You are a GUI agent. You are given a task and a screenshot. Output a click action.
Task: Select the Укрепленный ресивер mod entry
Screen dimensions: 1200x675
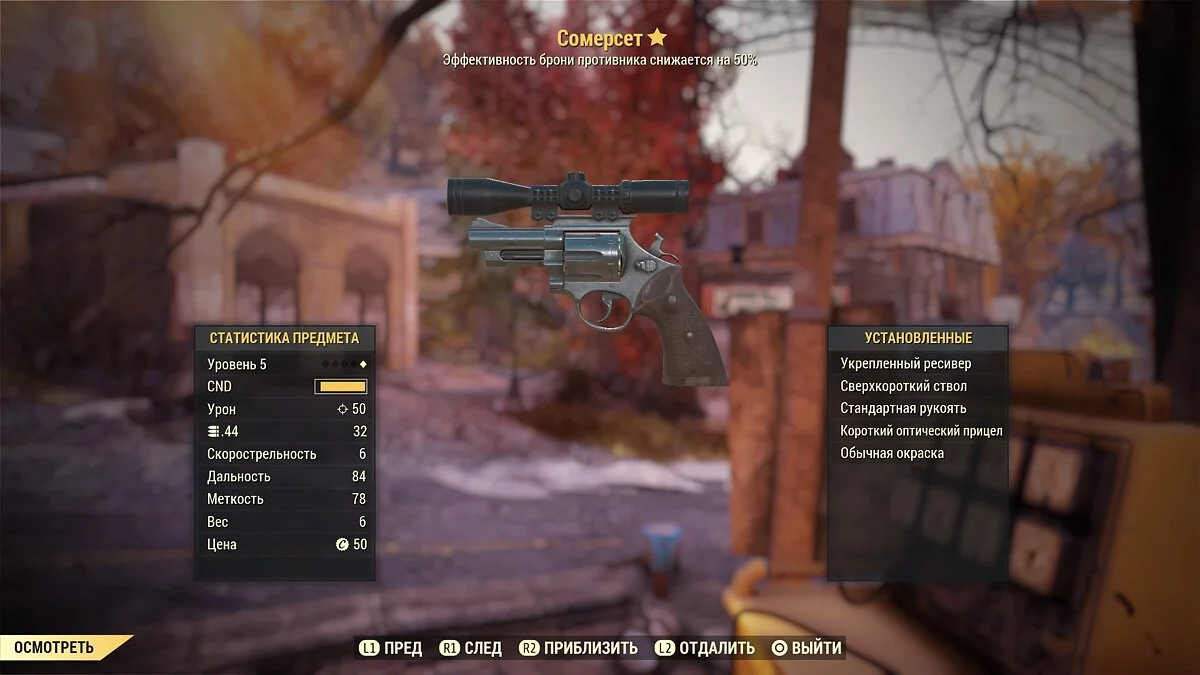(905, 364)
